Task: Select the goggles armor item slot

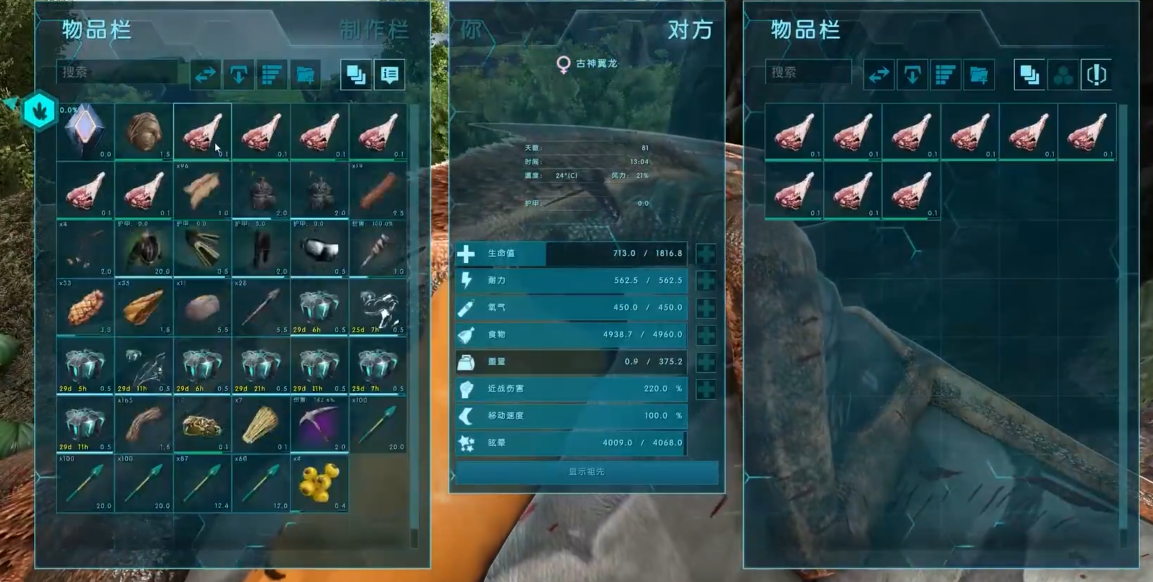Action: pyautogui.click(x=320, y=248)
